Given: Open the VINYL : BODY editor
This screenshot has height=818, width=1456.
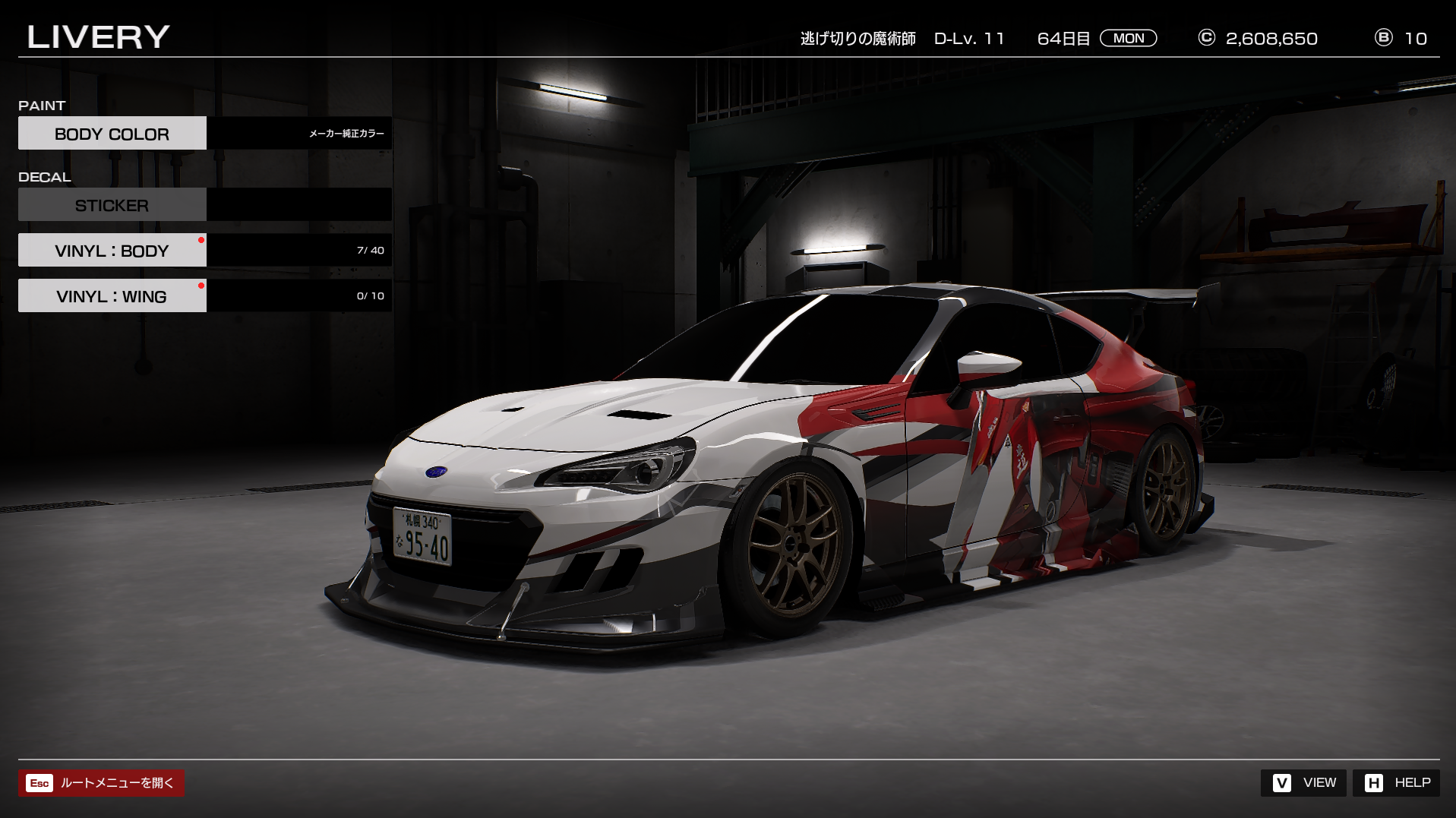Looking at the screenshot, I should 112,251.
